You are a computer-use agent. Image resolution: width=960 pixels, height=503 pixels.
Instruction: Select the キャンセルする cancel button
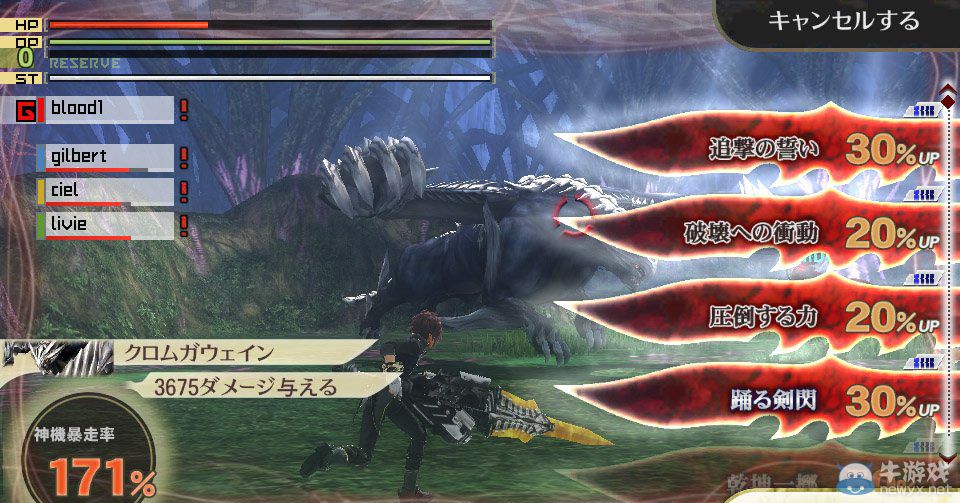tap(842, 21)
